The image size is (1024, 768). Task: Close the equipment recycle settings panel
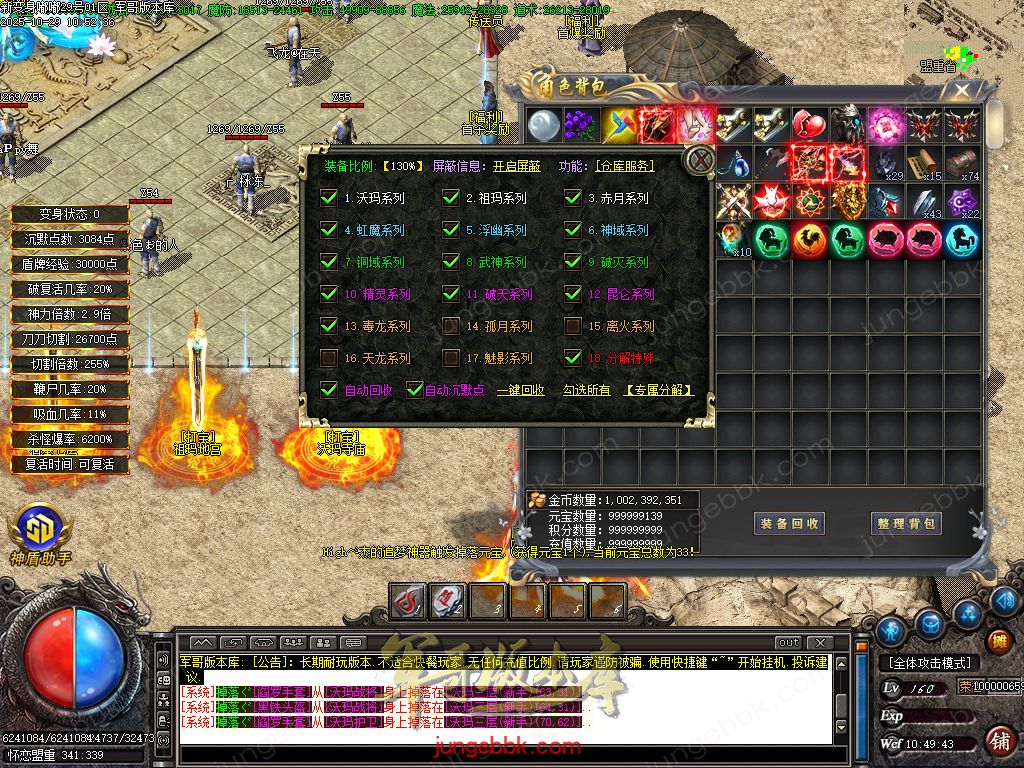[x=701, y=160]
